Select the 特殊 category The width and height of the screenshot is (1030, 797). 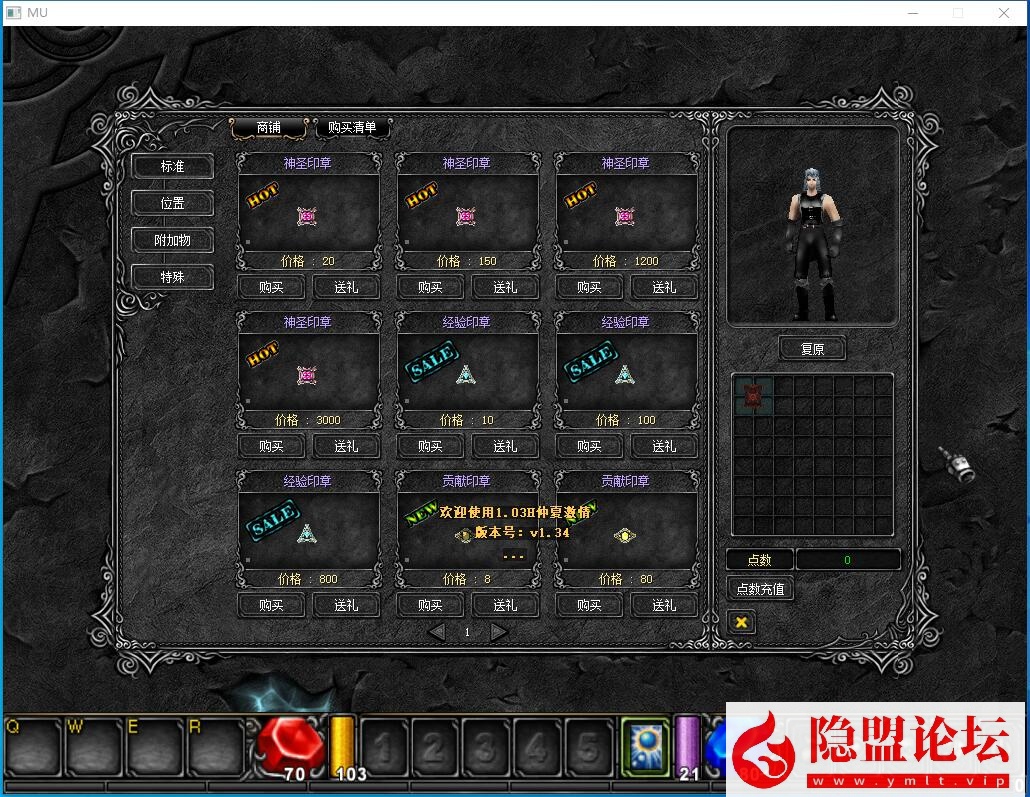click(x=172, y=278)
